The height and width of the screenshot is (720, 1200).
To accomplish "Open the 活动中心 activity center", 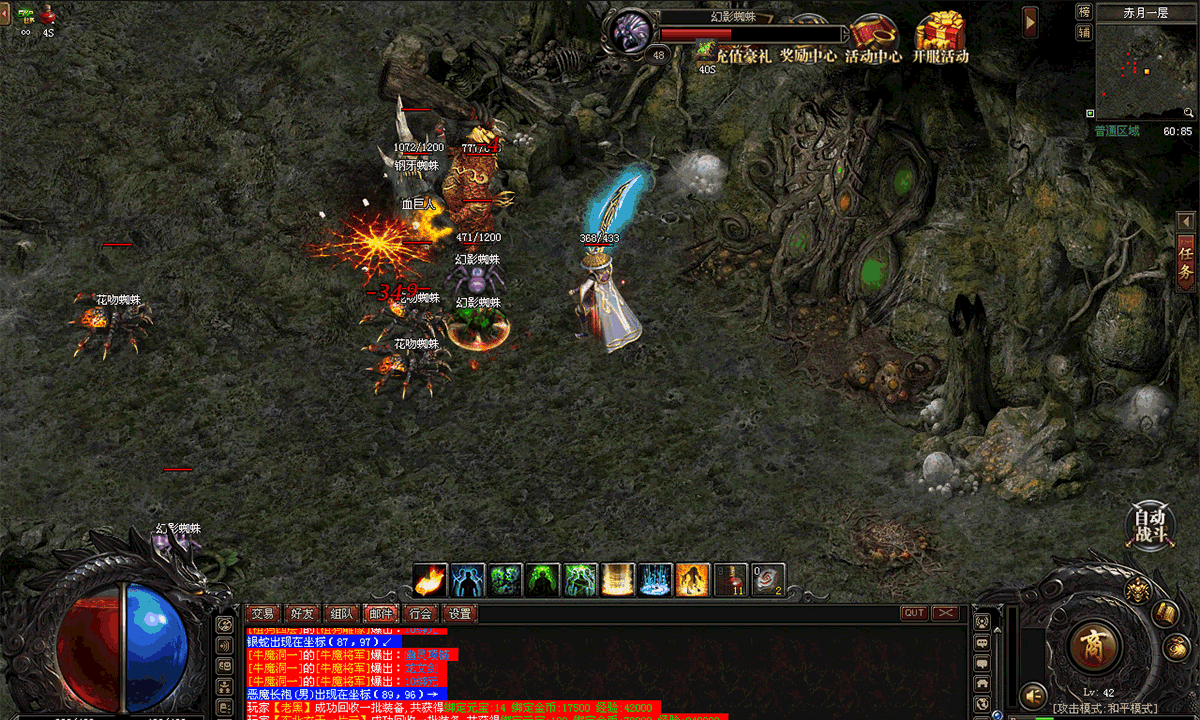I will pyautogui.click(x=873, y=39).
